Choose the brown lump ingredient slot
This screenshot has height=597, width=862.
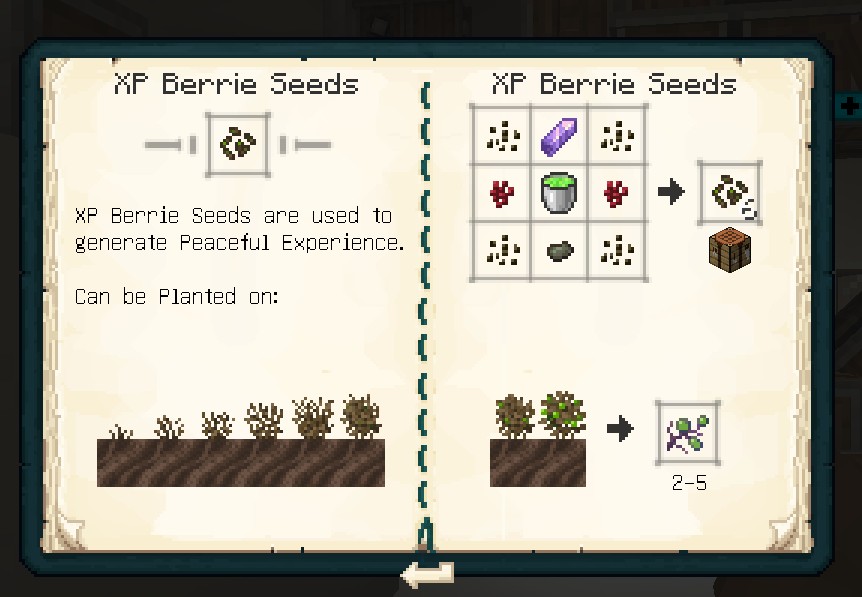(x=560, y=250)
